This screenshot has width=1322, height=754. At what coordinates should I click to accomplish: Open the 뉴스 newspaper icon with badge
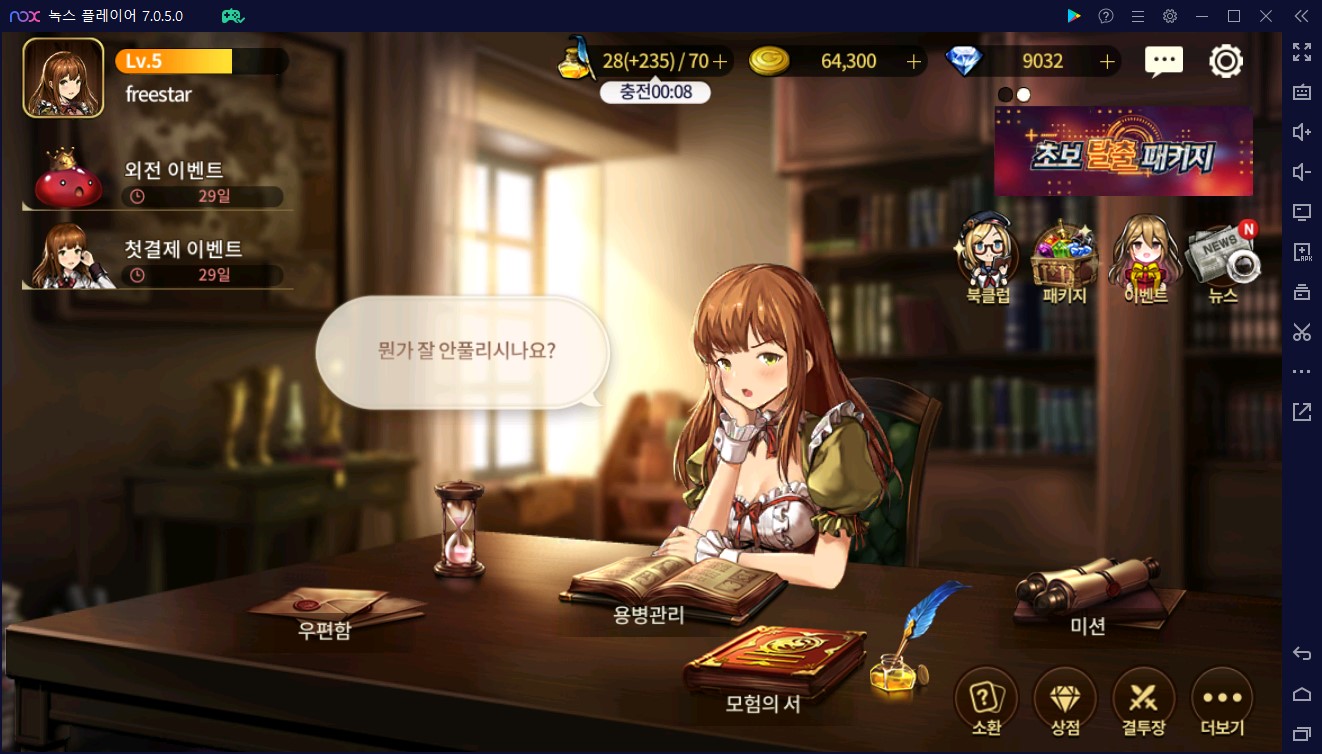(x=1222, y=252)
